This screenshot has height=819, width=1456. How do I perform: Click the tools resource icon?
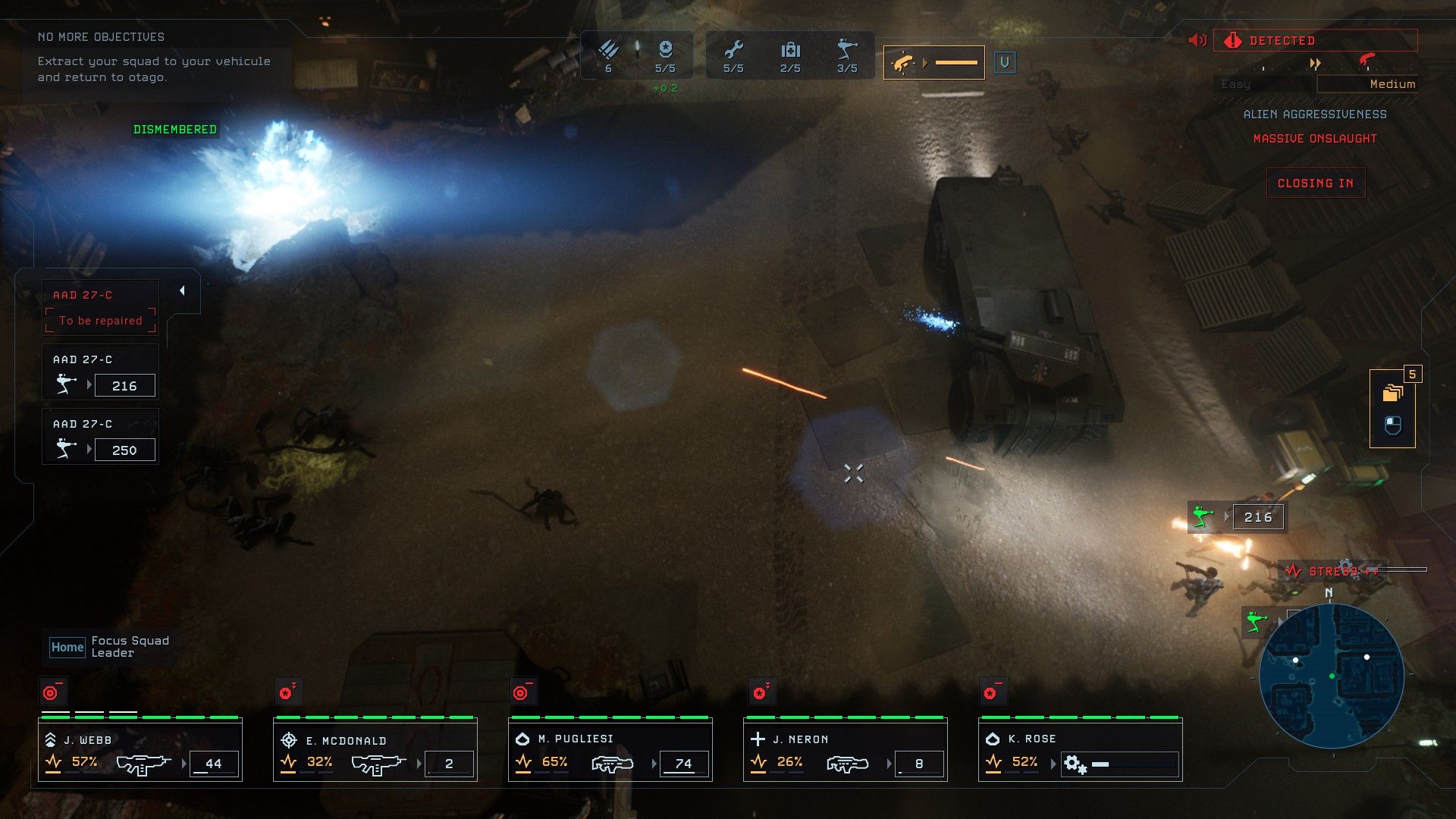[733, 51]
